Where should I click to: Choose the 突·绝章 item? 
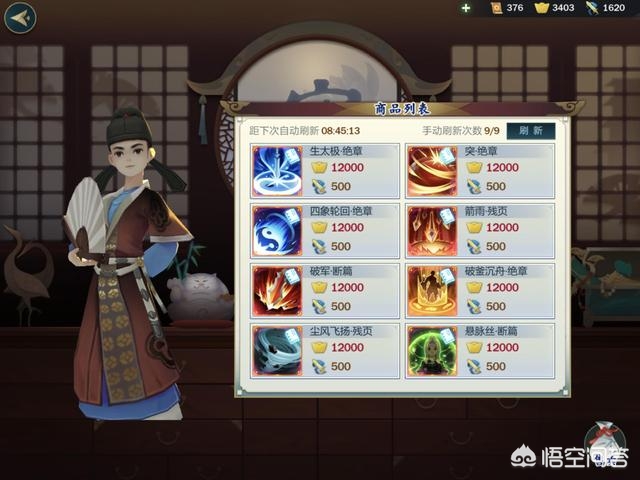coord(479,170)
